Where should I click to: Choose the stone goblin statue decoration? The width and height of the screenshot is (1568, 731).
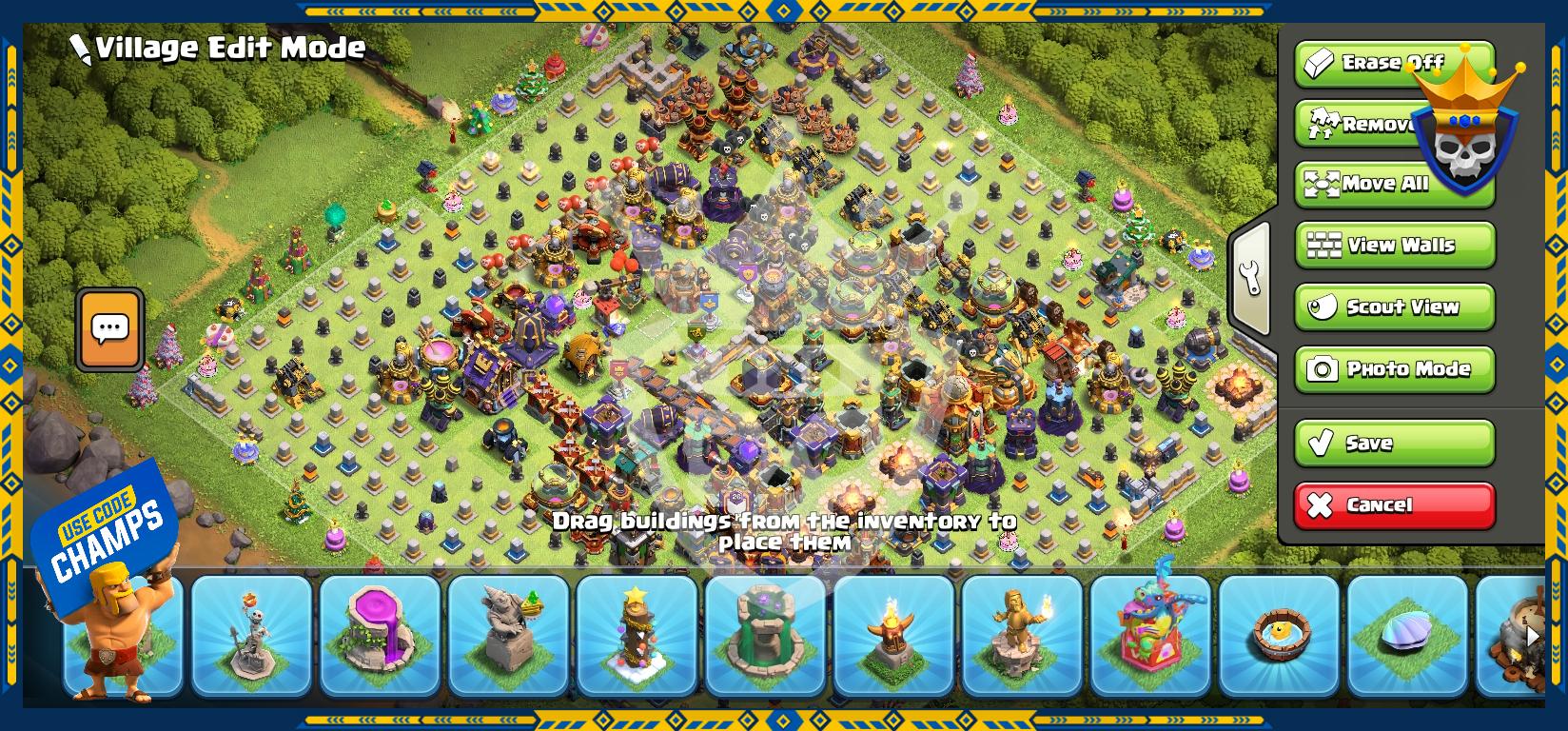[x=509, y=634]
